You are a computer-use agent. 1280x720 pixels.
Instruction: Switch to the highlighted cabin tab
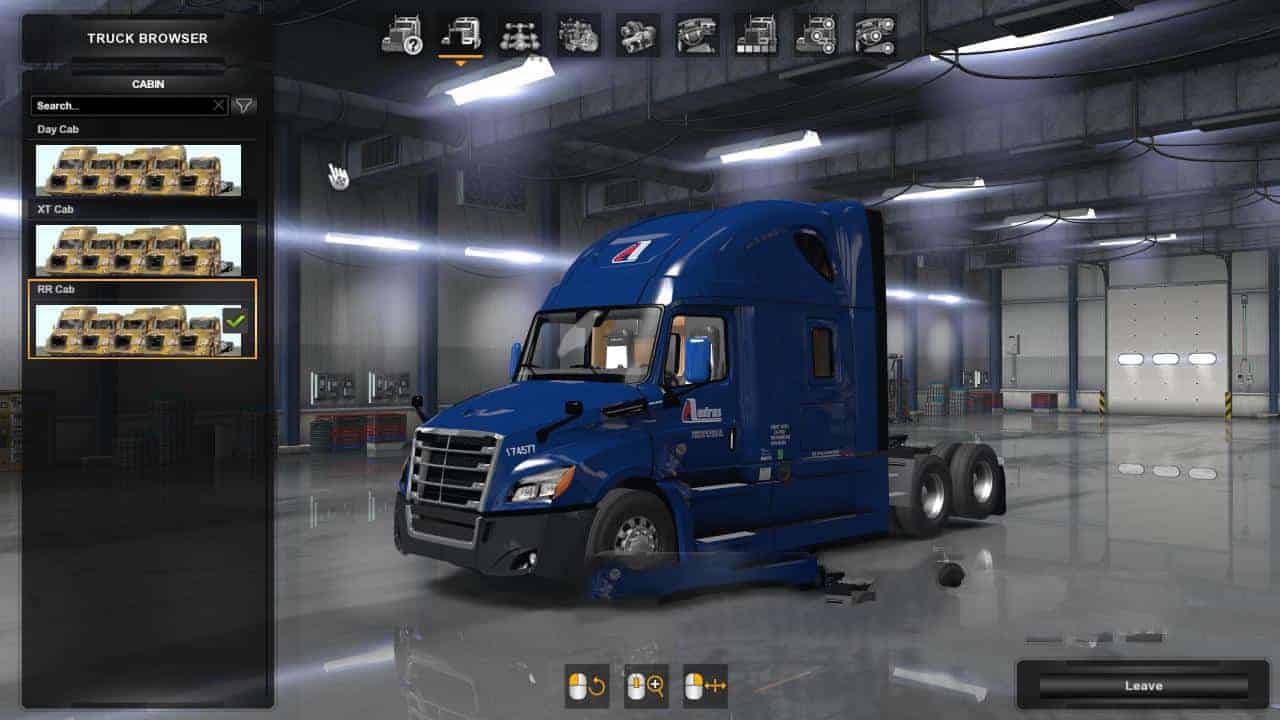pyautogui.click(x=461, y=35)
